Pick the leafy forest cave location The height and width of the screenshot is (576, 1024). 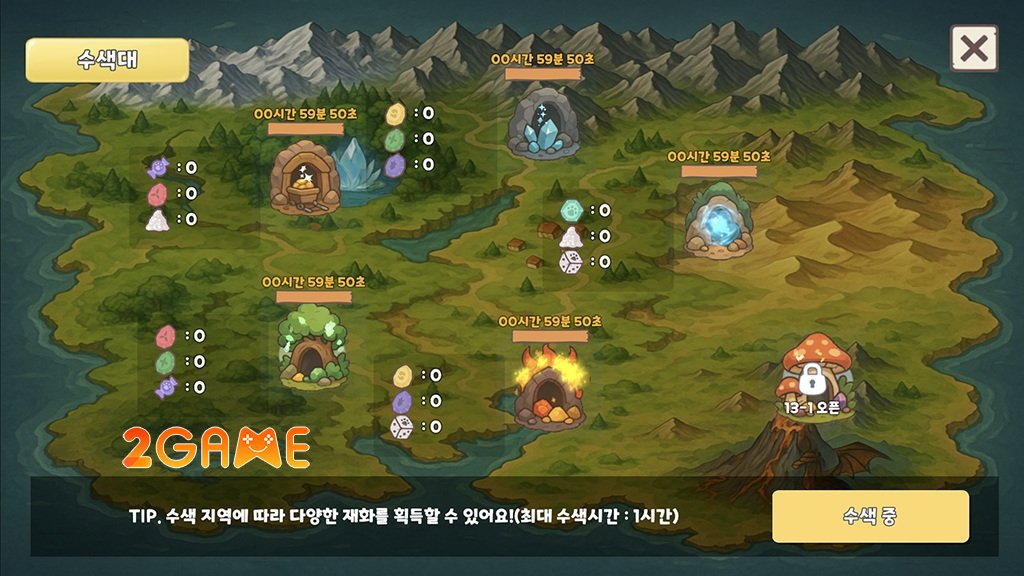tap(312, 346)
